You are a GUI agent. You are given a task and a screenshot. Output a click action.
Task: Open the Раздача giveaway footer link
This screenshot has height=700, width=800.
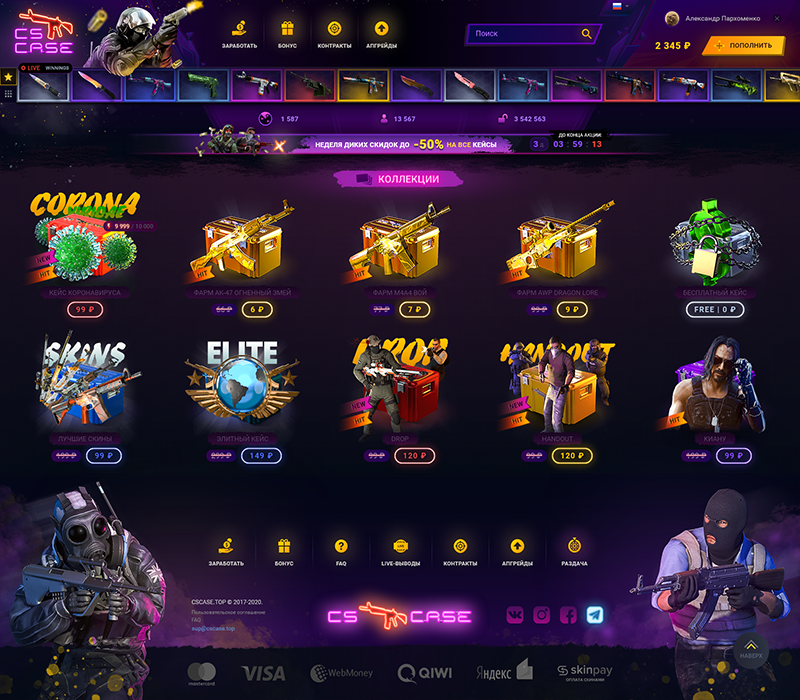pos(574,551)
